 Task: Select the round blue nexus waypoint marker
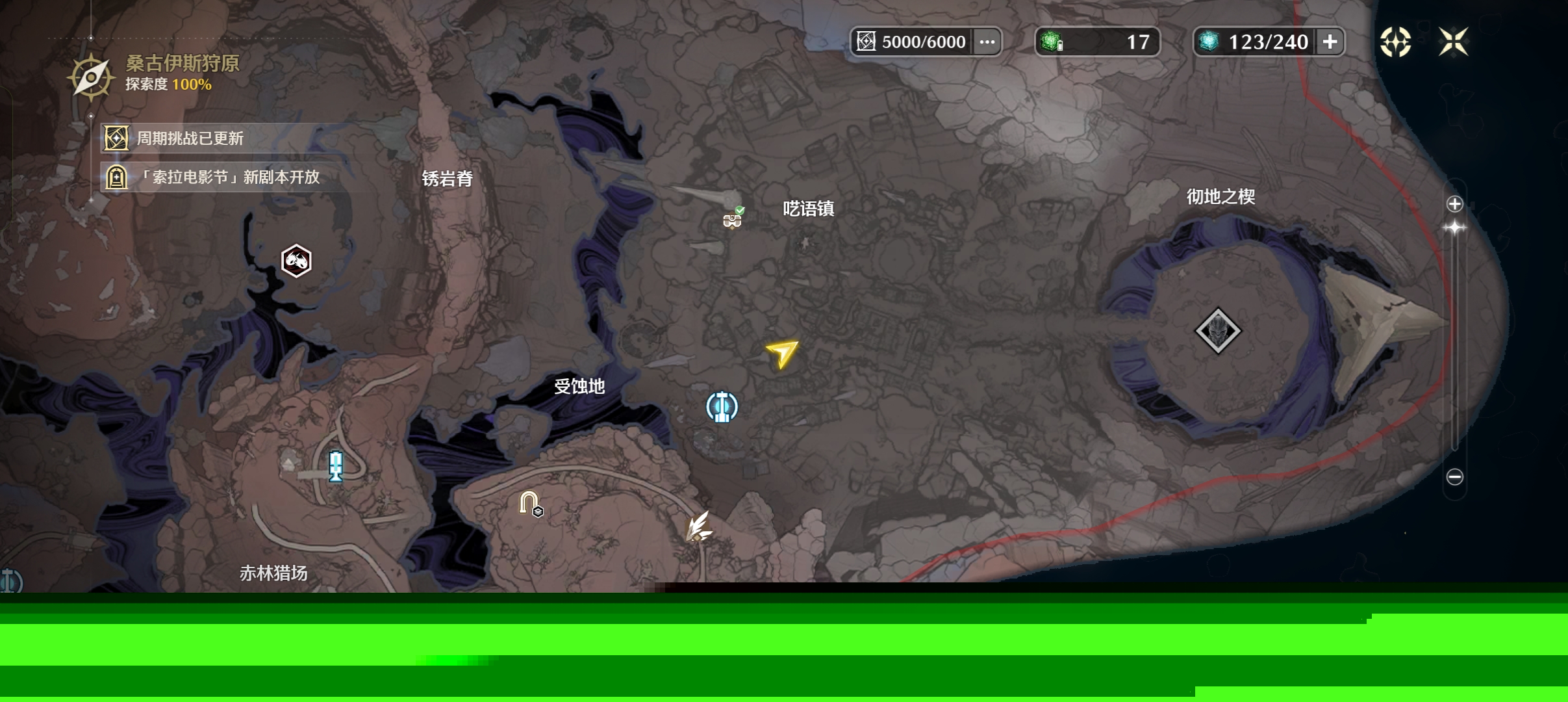722,407
